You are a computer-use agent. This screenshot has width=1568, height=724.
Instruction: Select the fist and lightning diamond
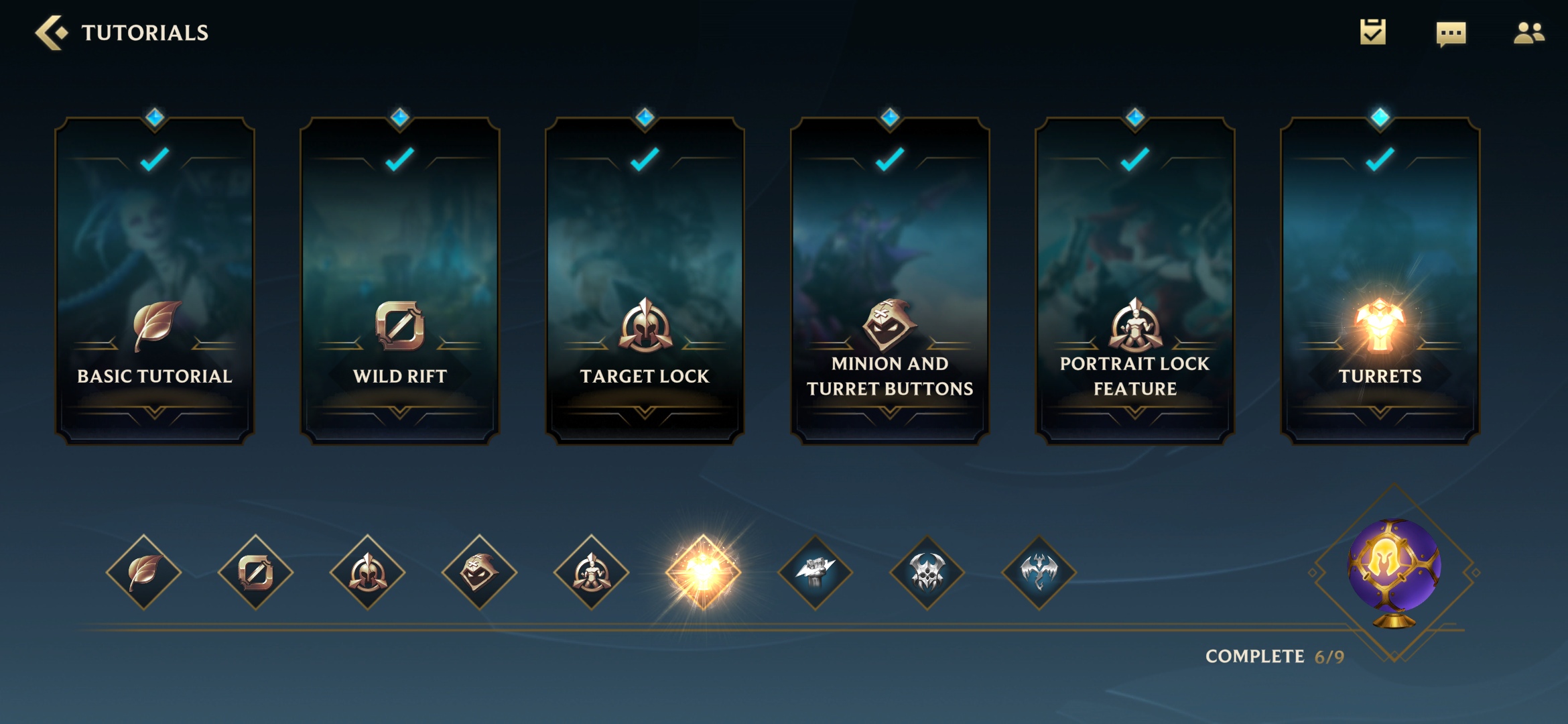(x=815, y=572)
